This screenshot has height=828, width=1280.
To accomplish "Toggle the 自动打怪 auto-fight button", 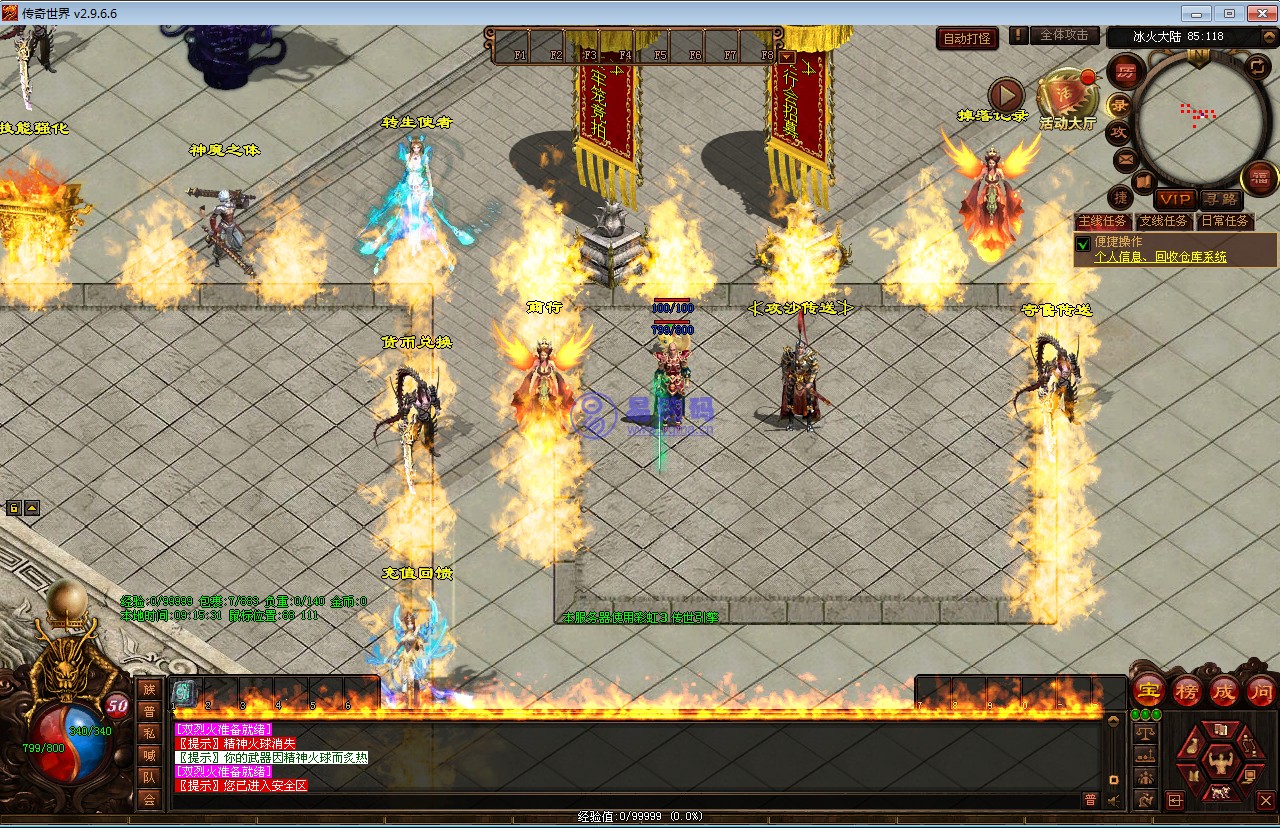I will coord(968,39).
